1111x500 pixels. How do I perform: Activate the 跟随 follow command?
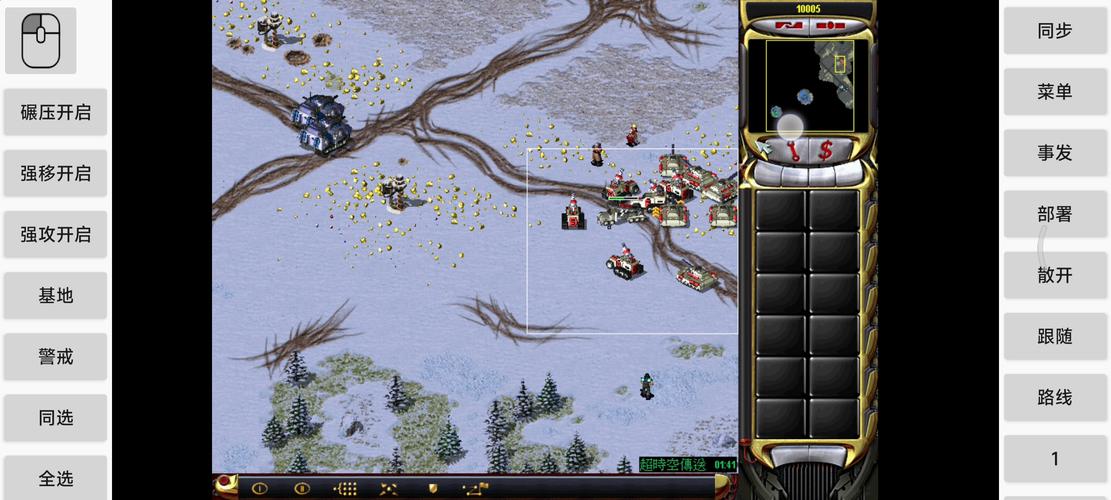[x=1054, y=337]
